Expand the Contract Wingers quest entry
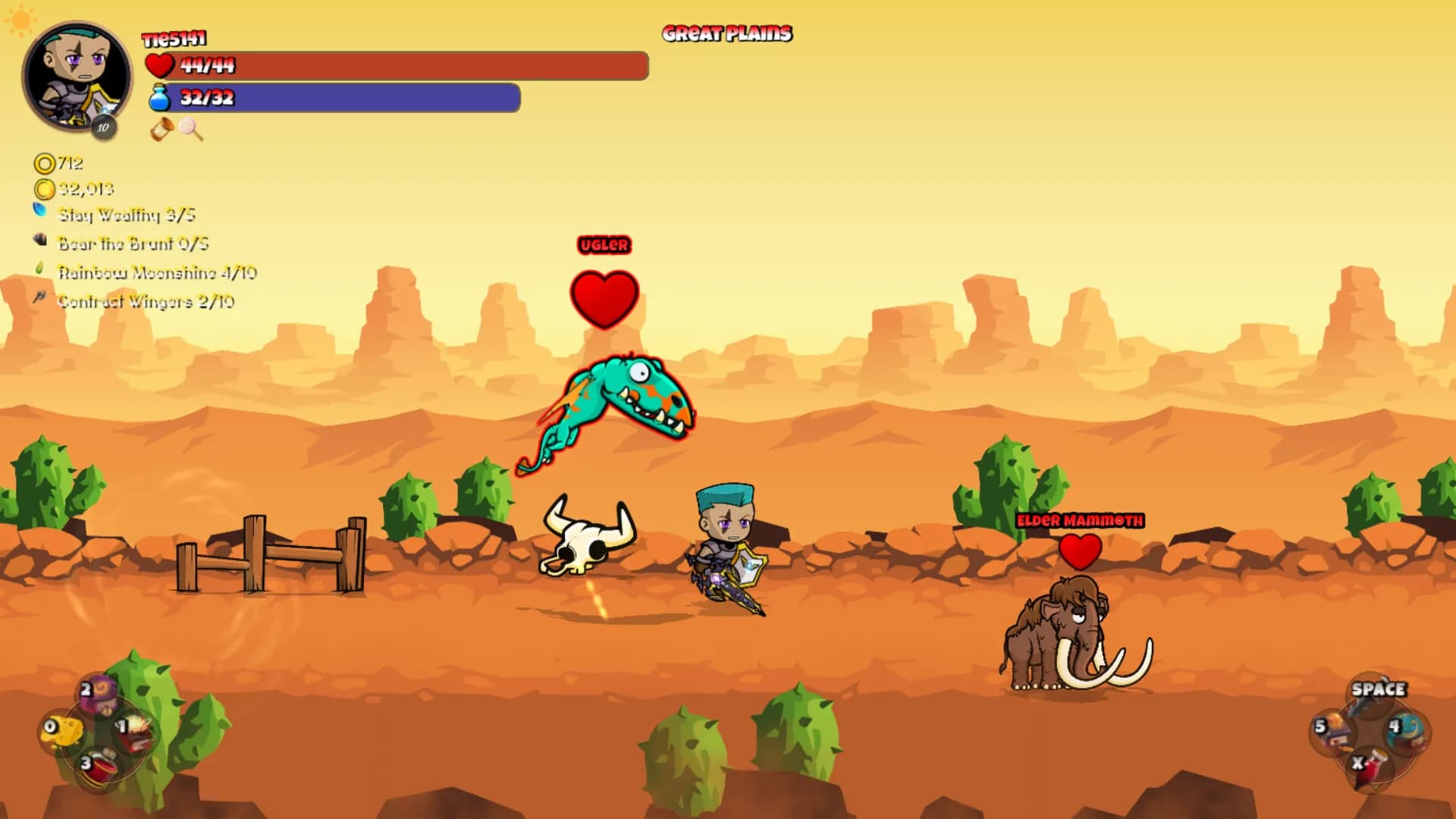 146,300
